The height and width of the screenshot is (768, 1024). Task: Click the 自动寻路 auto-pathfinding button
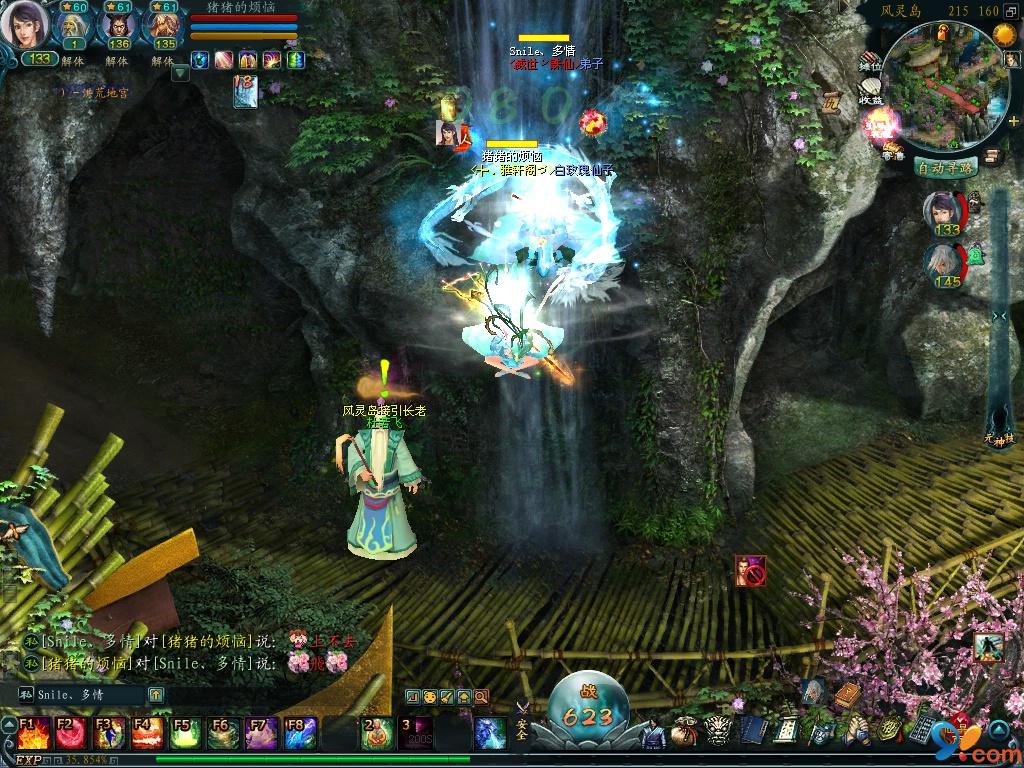[x=944, y=168]
